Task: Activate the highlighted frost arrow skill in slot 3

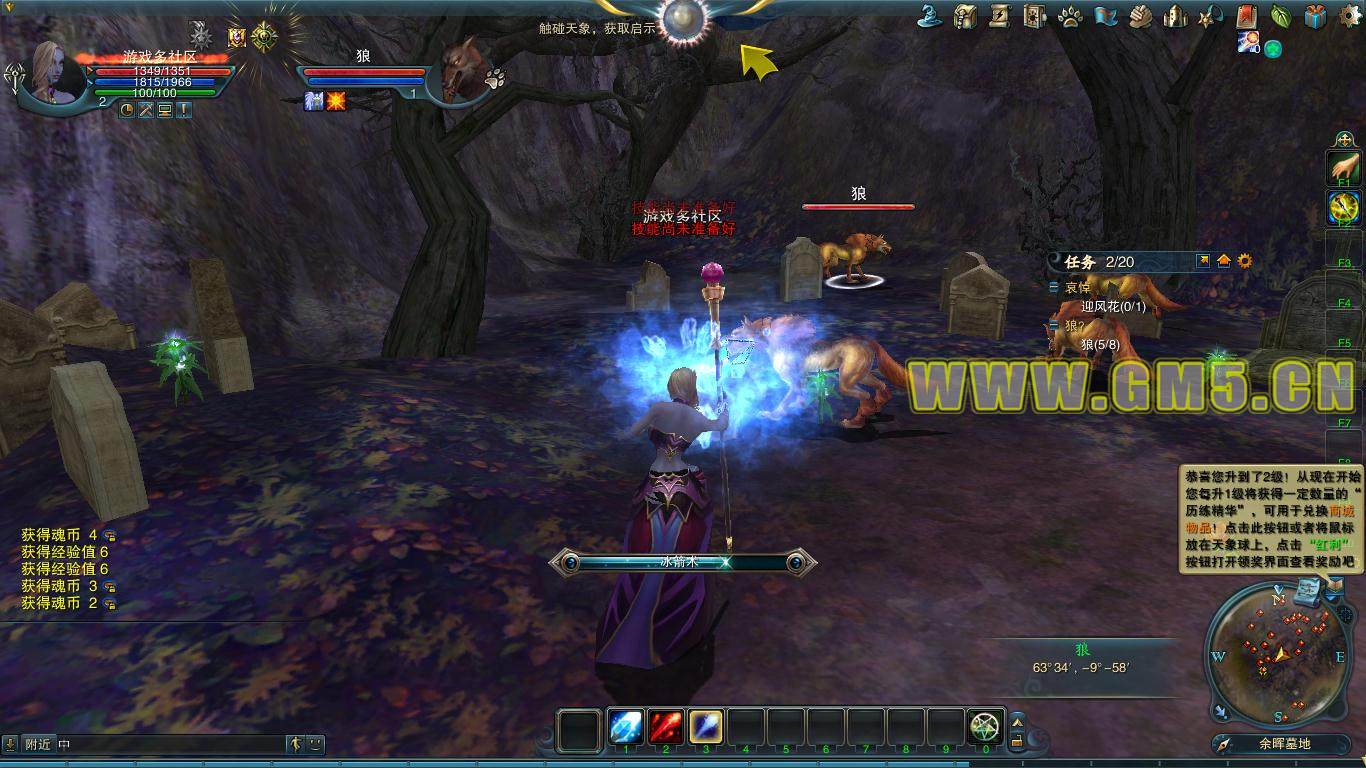Action: point(706,727)
